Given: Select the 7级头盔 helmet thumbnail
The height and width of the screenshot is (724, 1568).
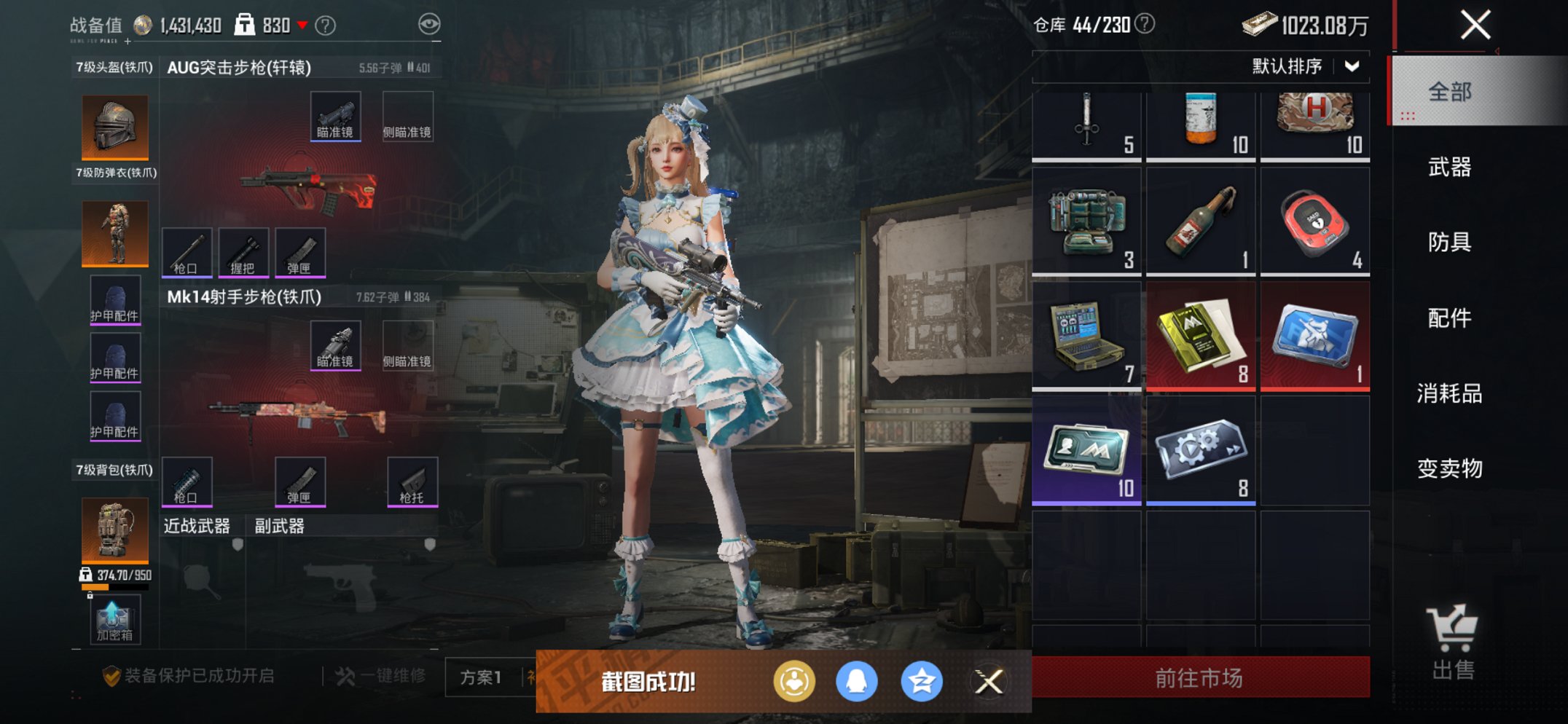Looking at the screenshot, I should (114, 126).
